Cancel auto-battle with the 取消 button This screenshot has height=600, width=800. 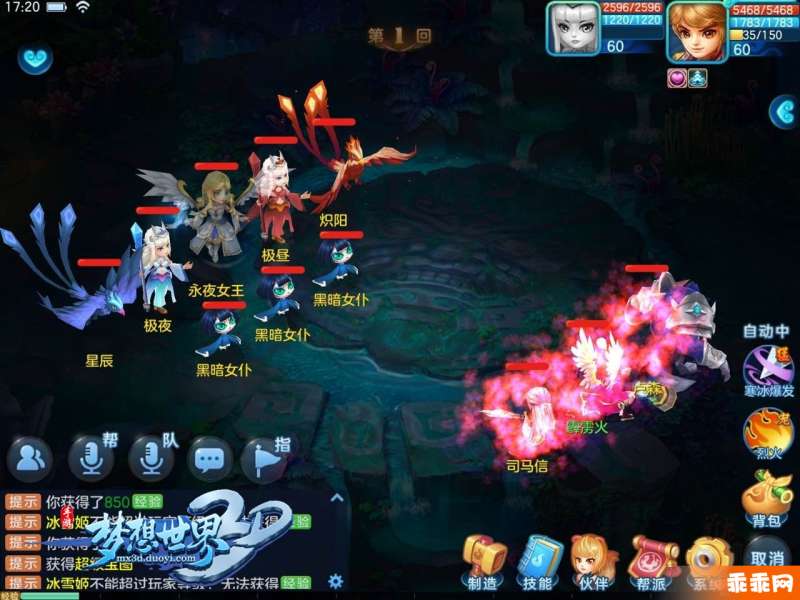pyautogui.click(x=766, y=557)
